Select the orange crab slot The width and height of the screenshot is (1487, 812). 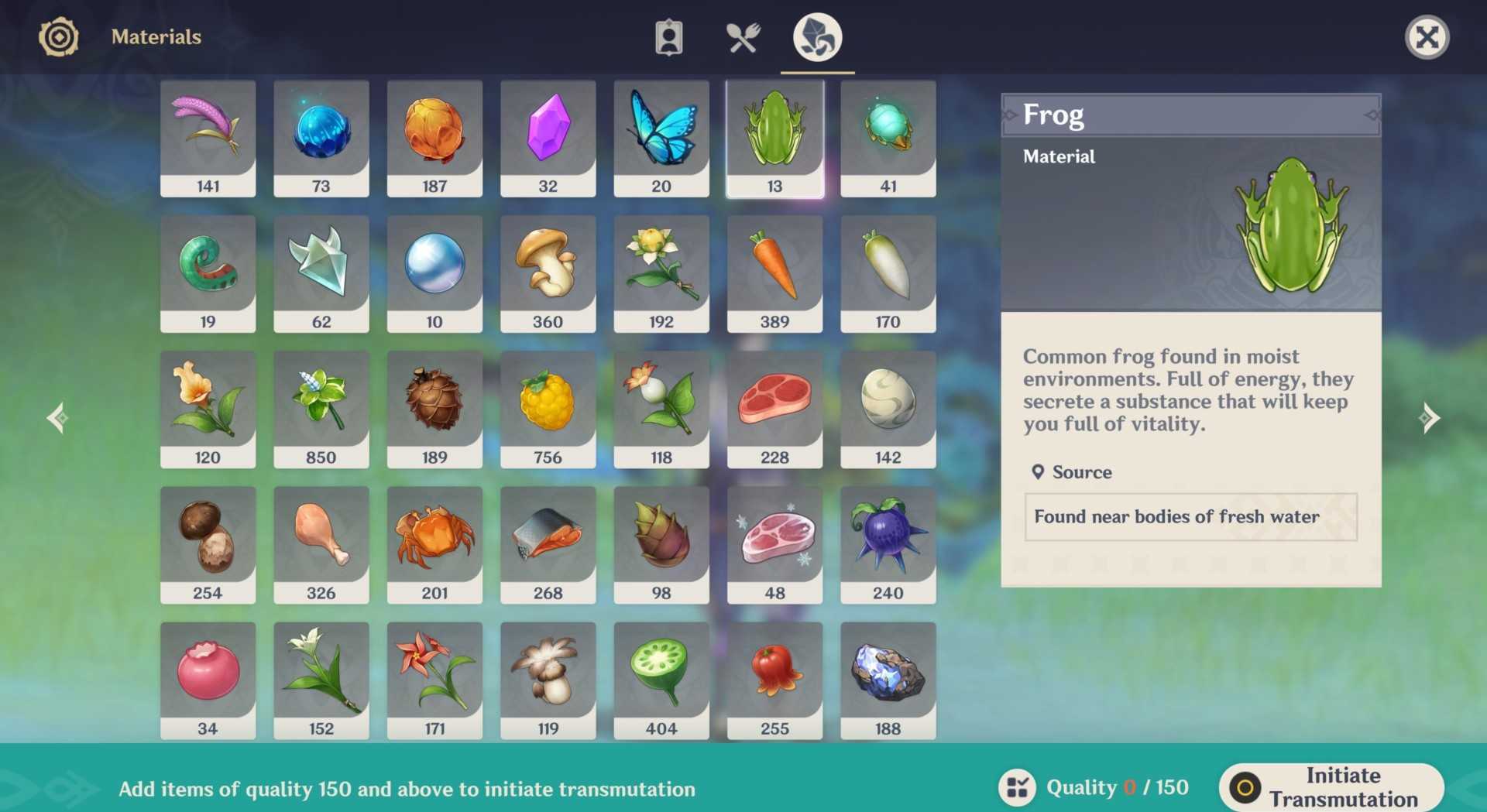point(434,545)
